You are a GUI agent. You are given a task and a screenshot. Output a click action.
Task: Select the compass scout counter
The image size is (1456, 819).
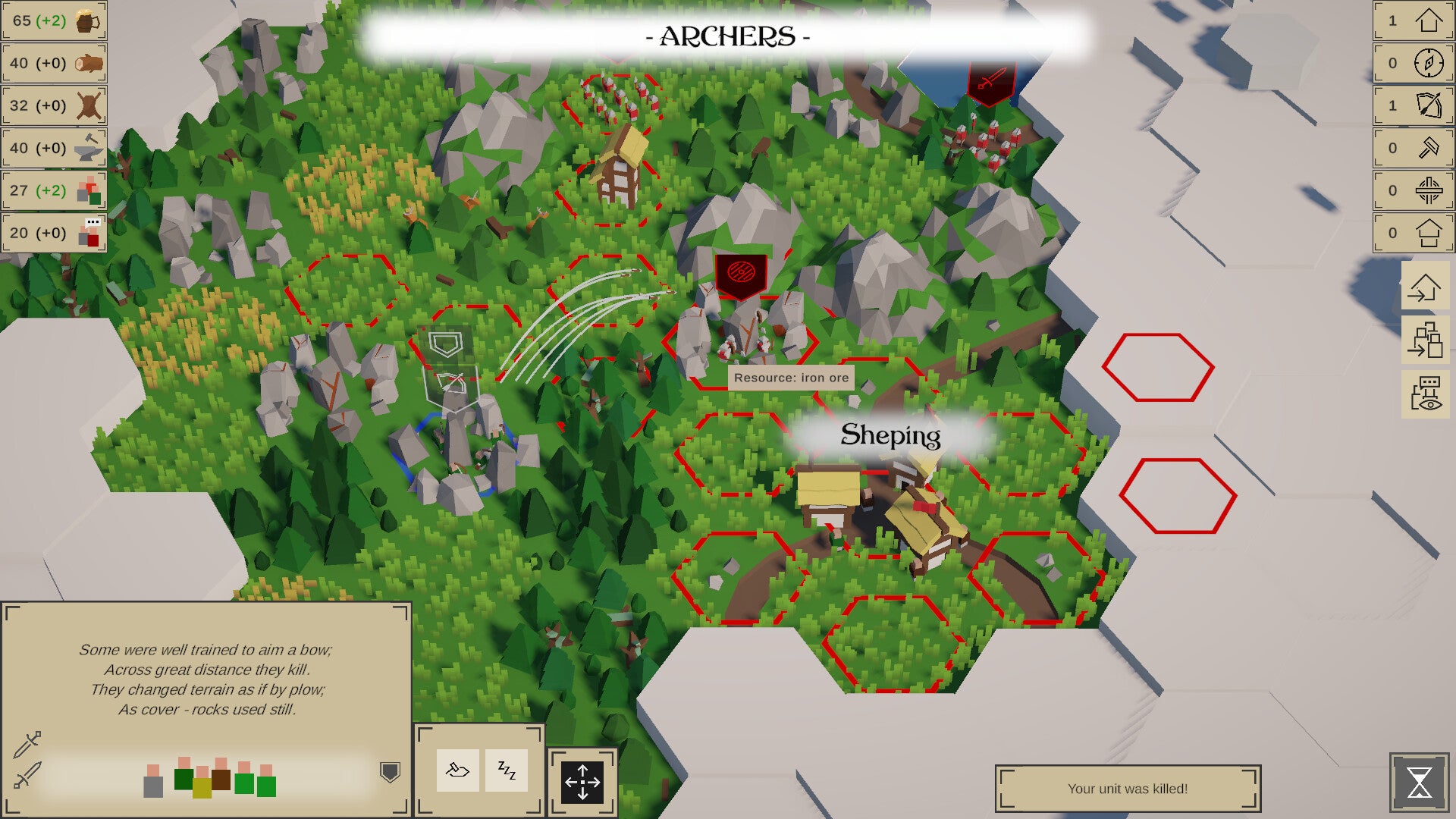click(1414, 63)
